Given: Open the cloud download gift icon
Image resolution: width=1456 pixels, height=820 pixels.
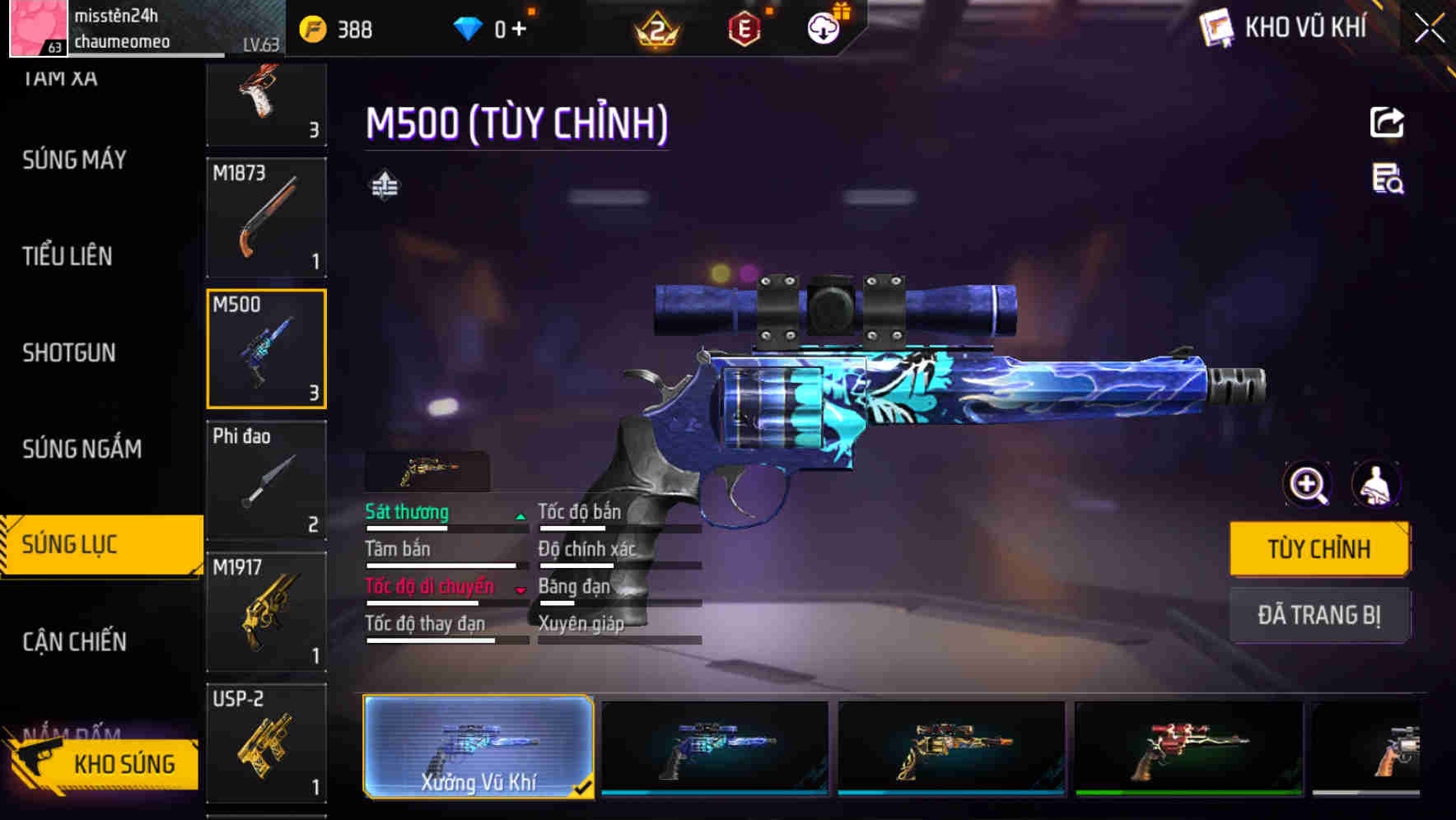Looking at the screenshot, I should point(821,27).
